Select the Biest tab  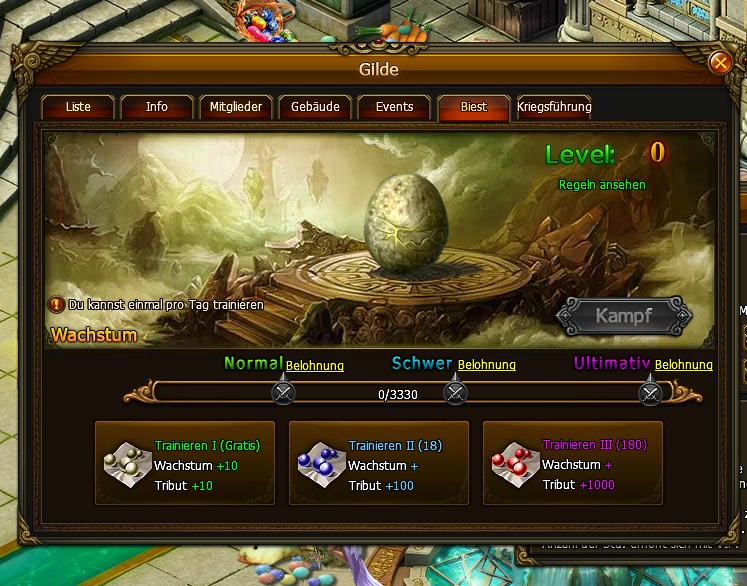pos(474,107)
